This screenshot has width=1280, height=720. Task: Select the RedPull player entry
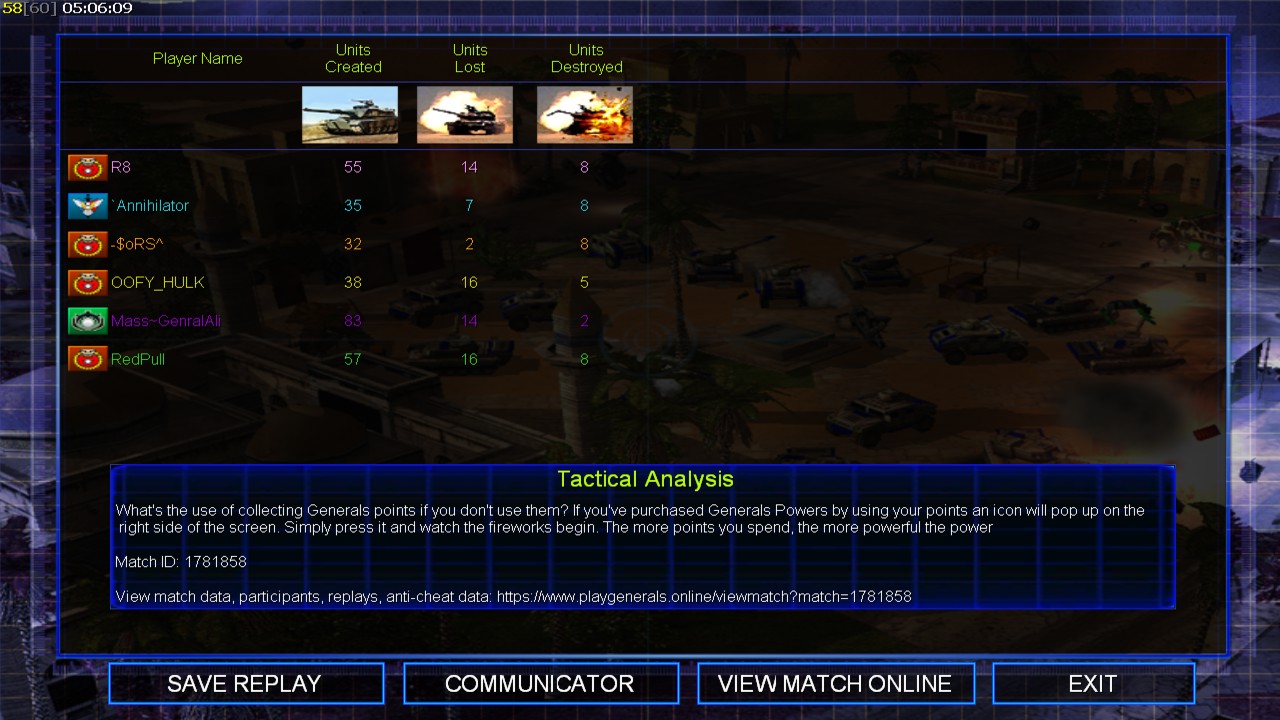point(138,359)
